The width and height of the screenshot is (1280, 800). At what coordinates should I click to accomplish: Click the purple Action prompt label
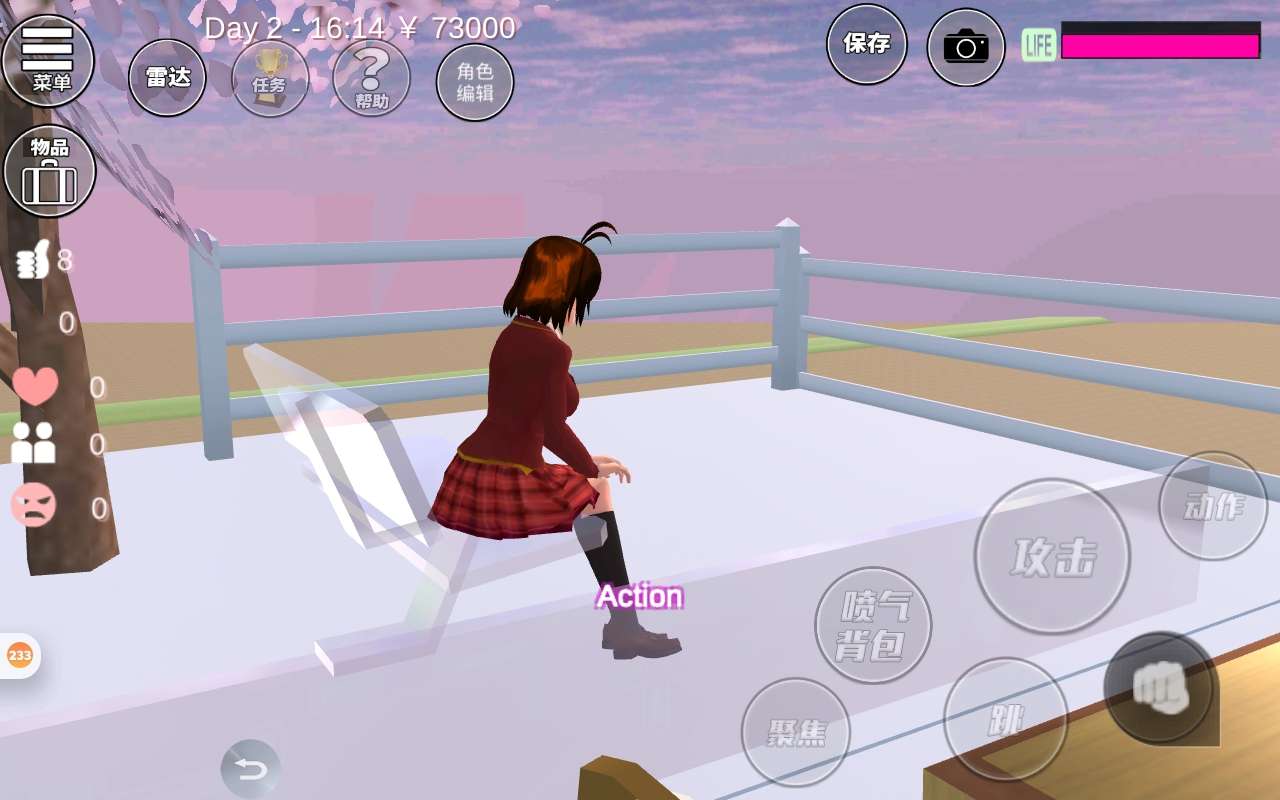(x=640, y=597)
